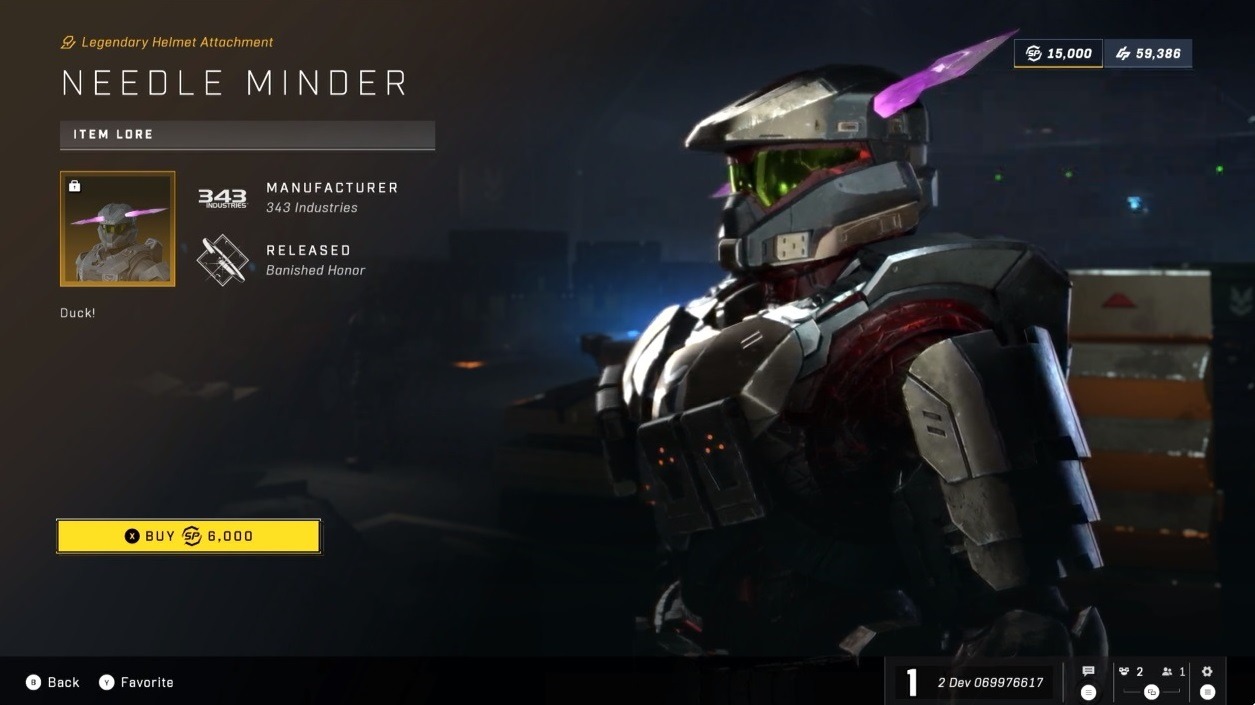Open the Item Lore tab
This screenshot has width=1255, height=705.
click(247, 134)
